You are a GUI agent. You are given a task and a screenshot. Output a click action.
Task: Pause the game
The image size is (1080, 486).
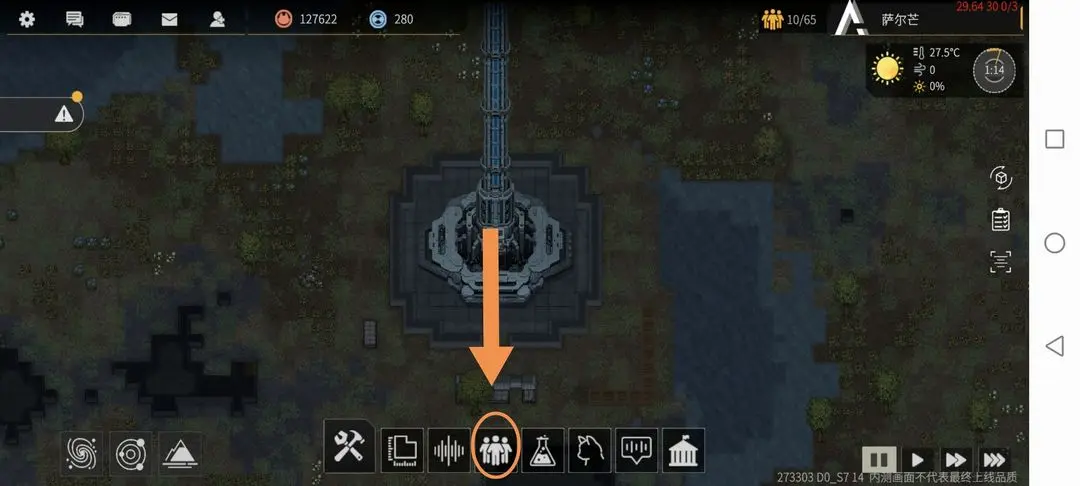878,460
